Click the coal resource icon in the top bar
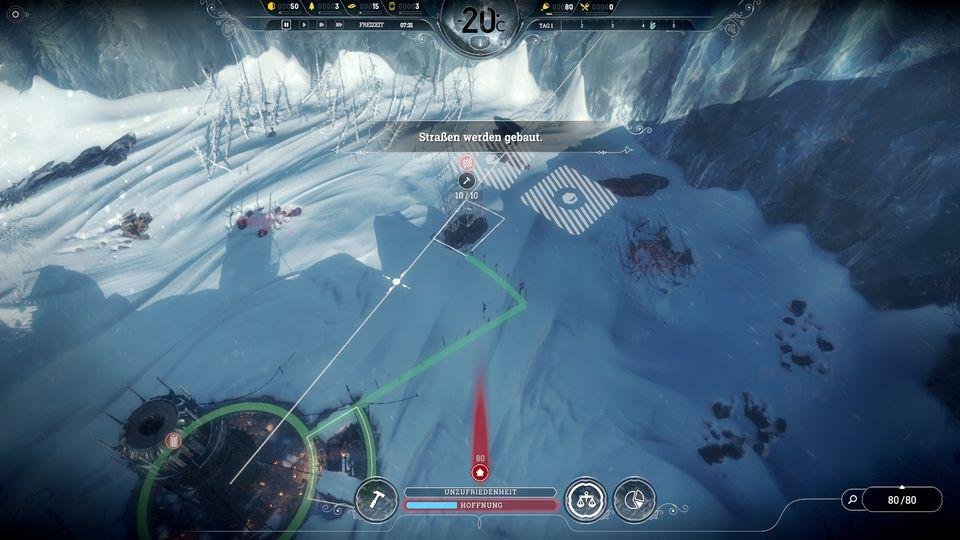 tap(271, 7)
